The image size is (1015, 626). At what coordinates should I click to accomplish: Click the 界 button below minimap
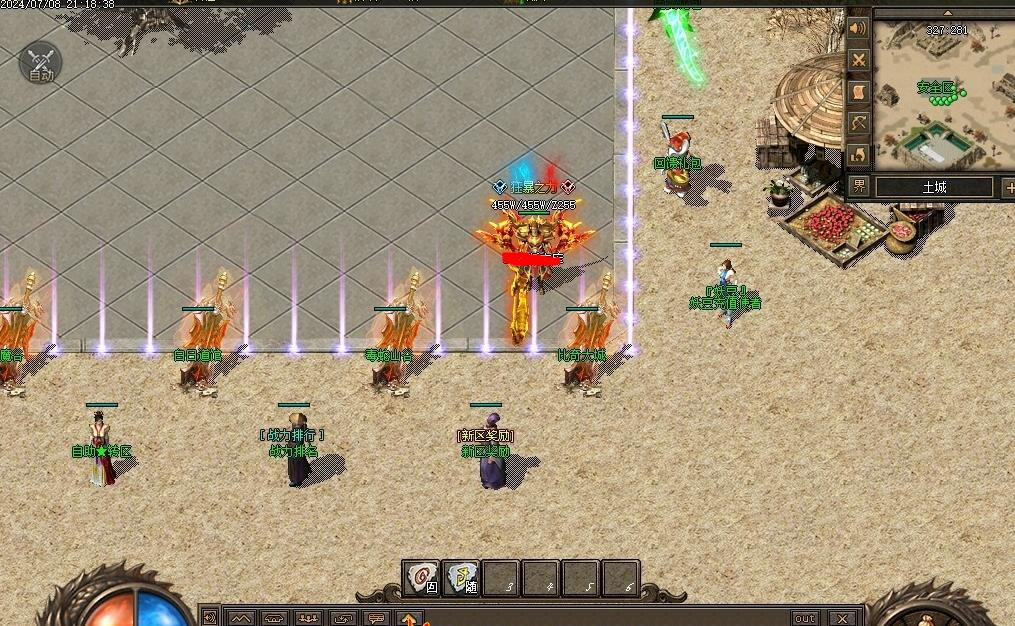click(859, 187)
